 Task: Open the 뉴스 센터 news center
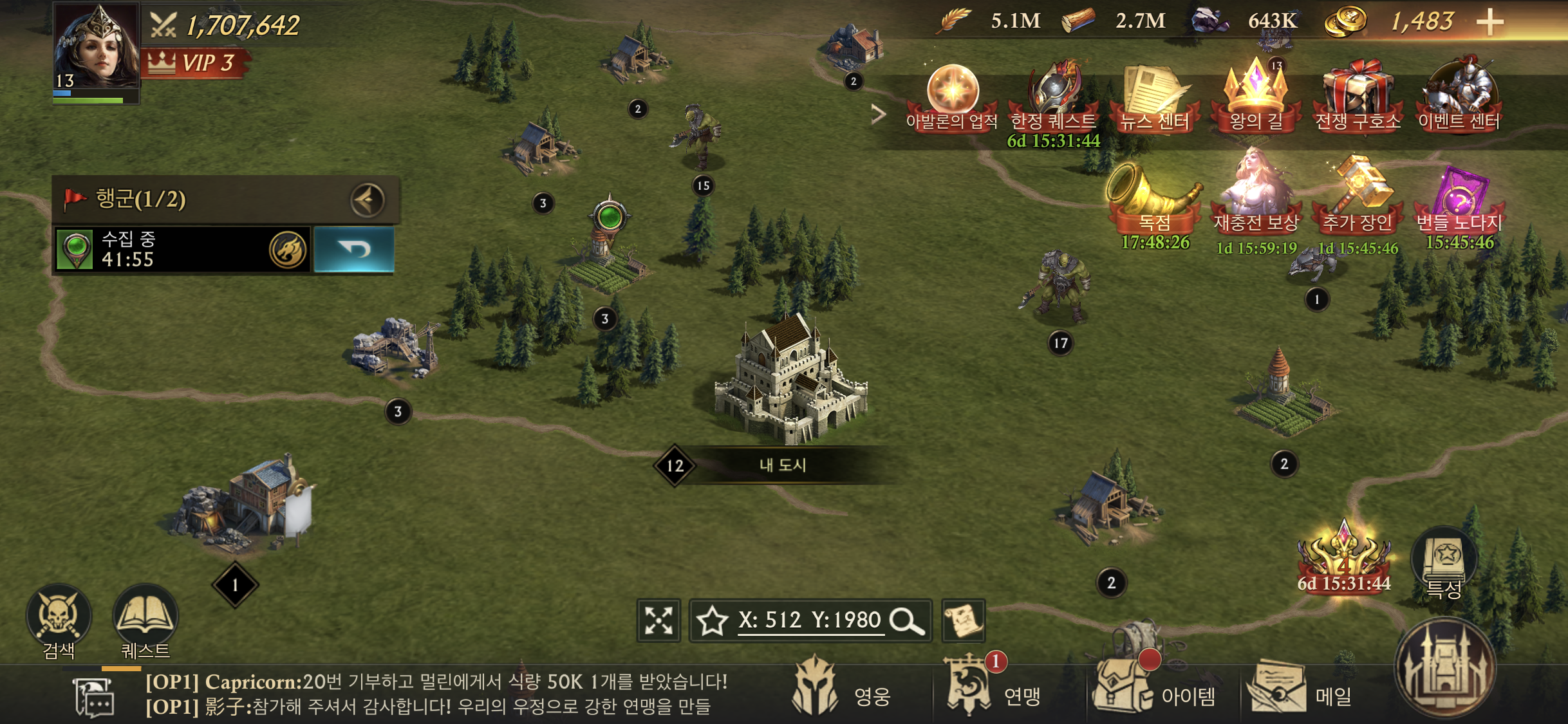(1154, 97)
